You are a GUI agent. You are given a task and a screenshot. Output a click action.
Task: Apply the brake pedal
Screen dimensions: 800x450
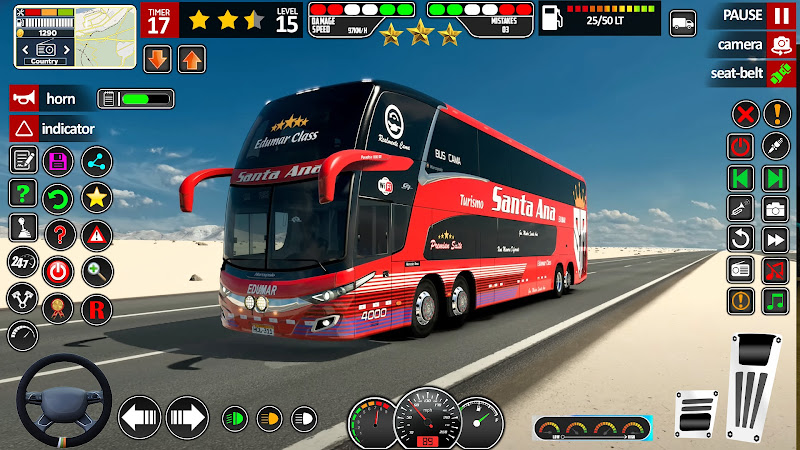pyautogui.click(x=697, y=412)
